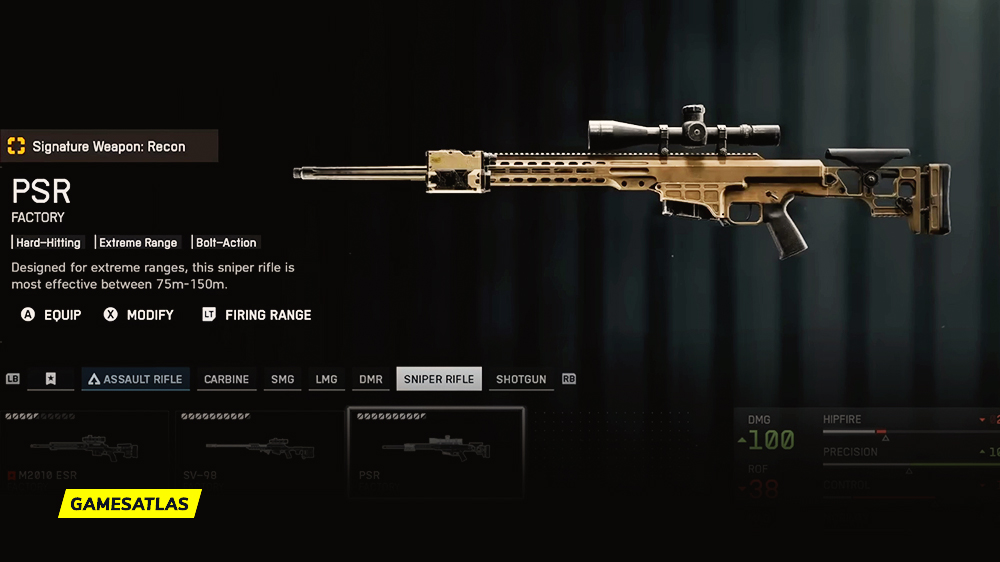Enter the Firing Range

257,315
